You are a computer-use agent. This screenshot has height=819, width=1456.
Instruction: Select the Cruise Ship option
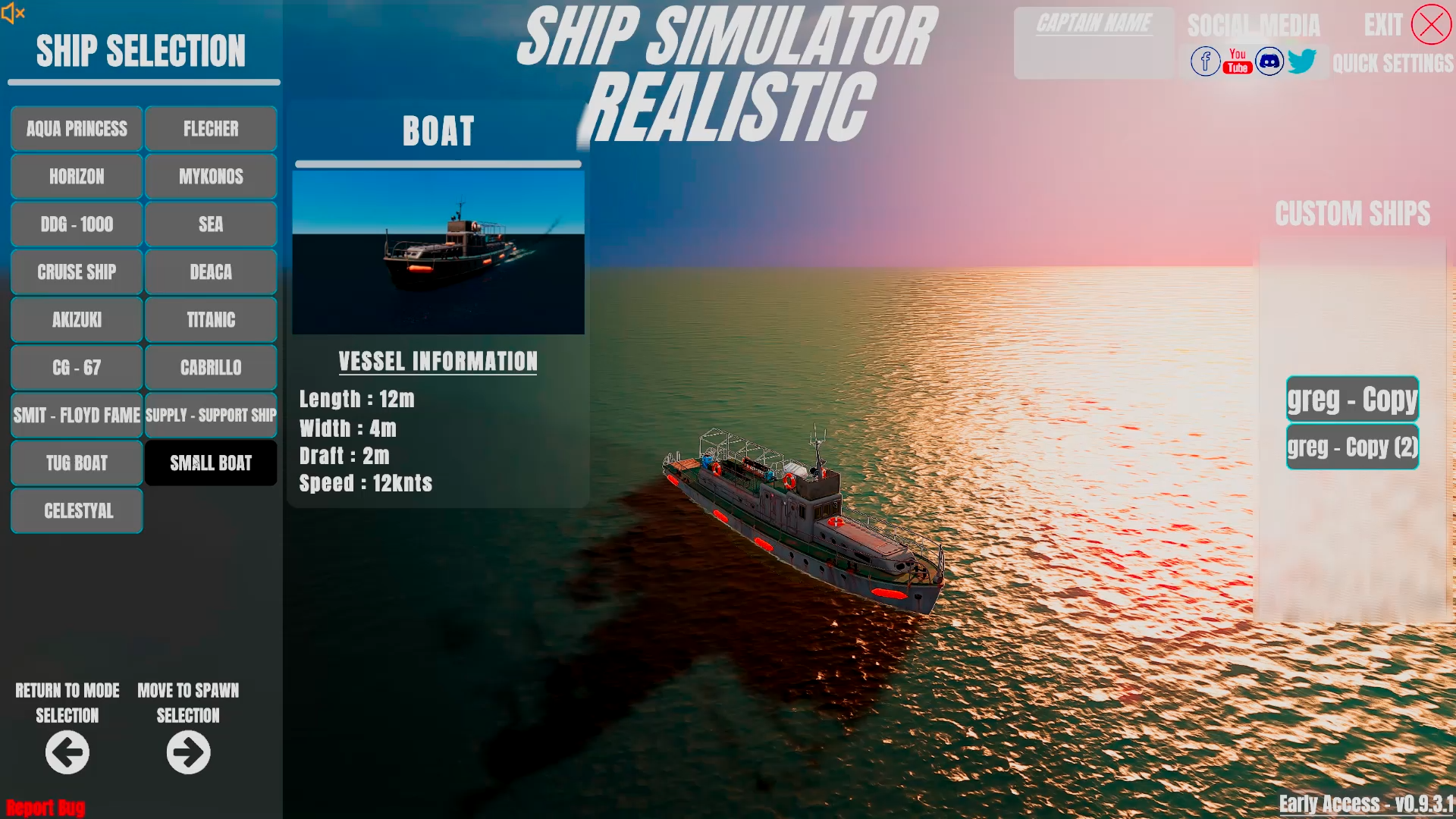[76, 271]
